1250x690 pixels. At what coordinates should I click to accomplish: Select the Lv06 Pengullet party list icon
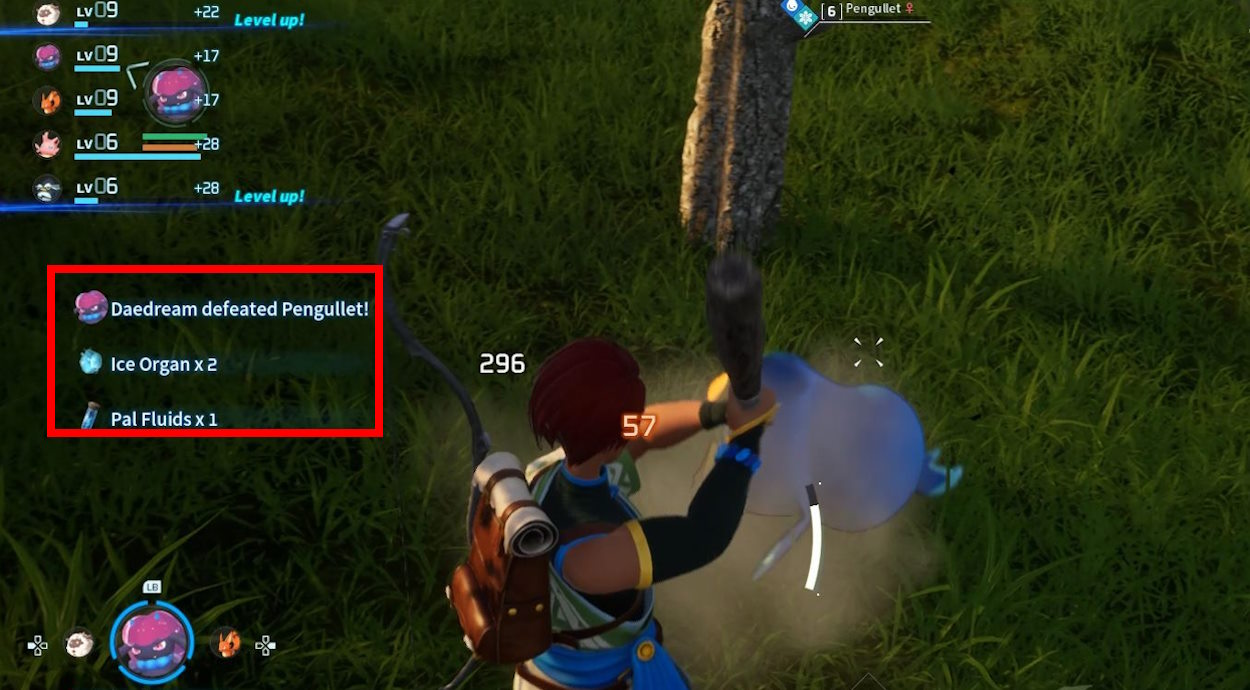coord(47,188)
